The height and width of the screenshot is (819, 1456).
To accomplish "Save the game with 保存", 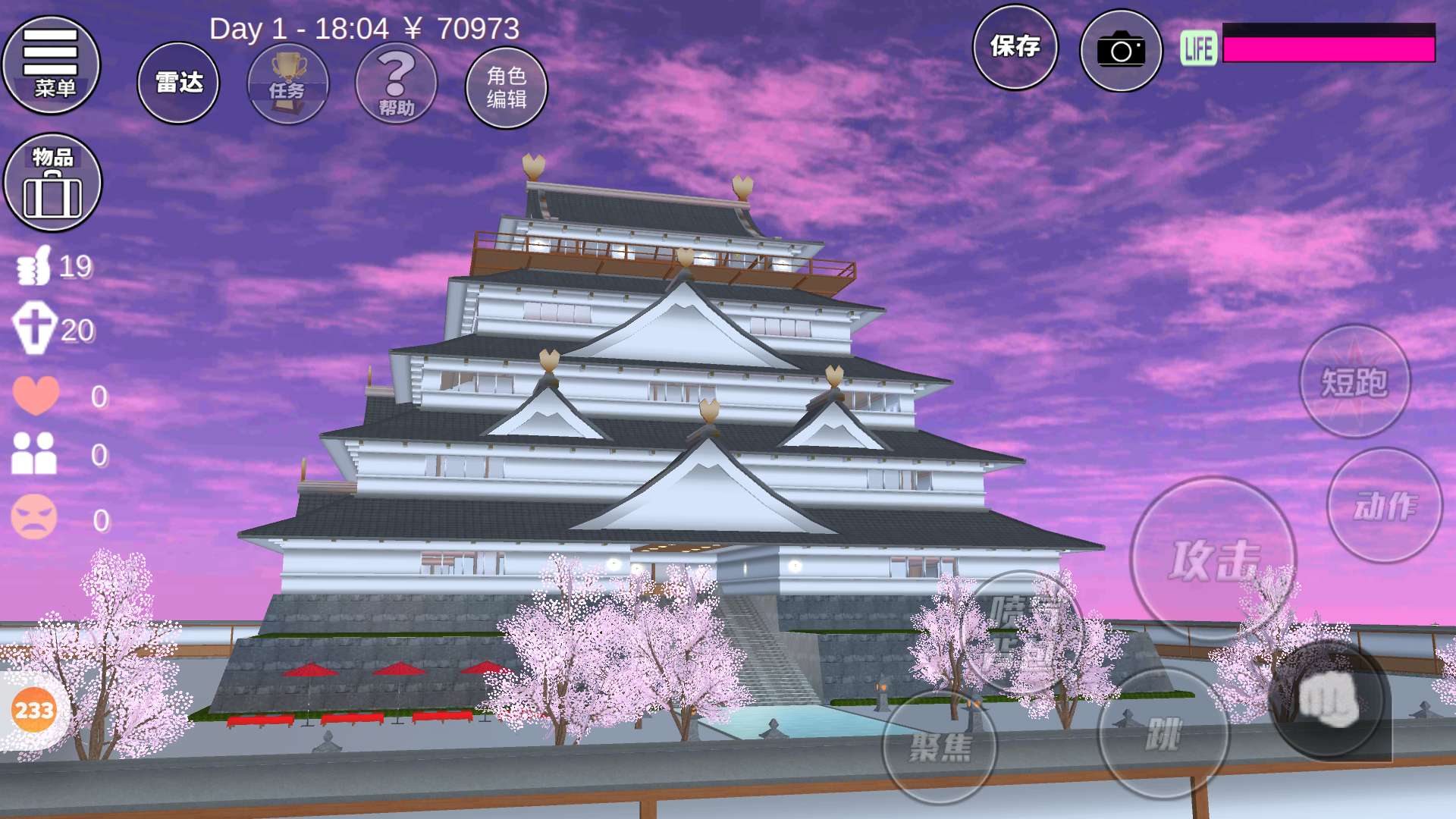I will pyautogui.click(x=1015, y=47).
